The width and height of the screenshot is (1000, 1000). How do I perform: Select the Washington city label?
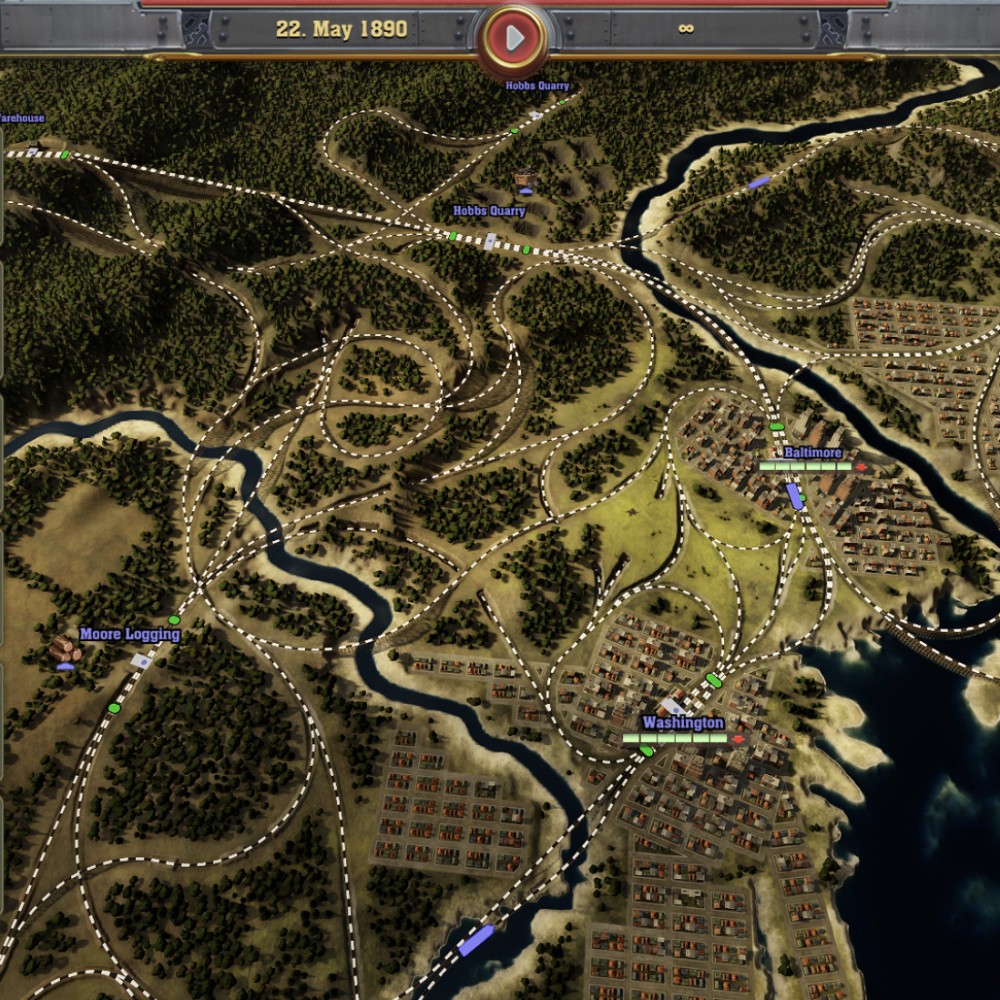point(683,723)
